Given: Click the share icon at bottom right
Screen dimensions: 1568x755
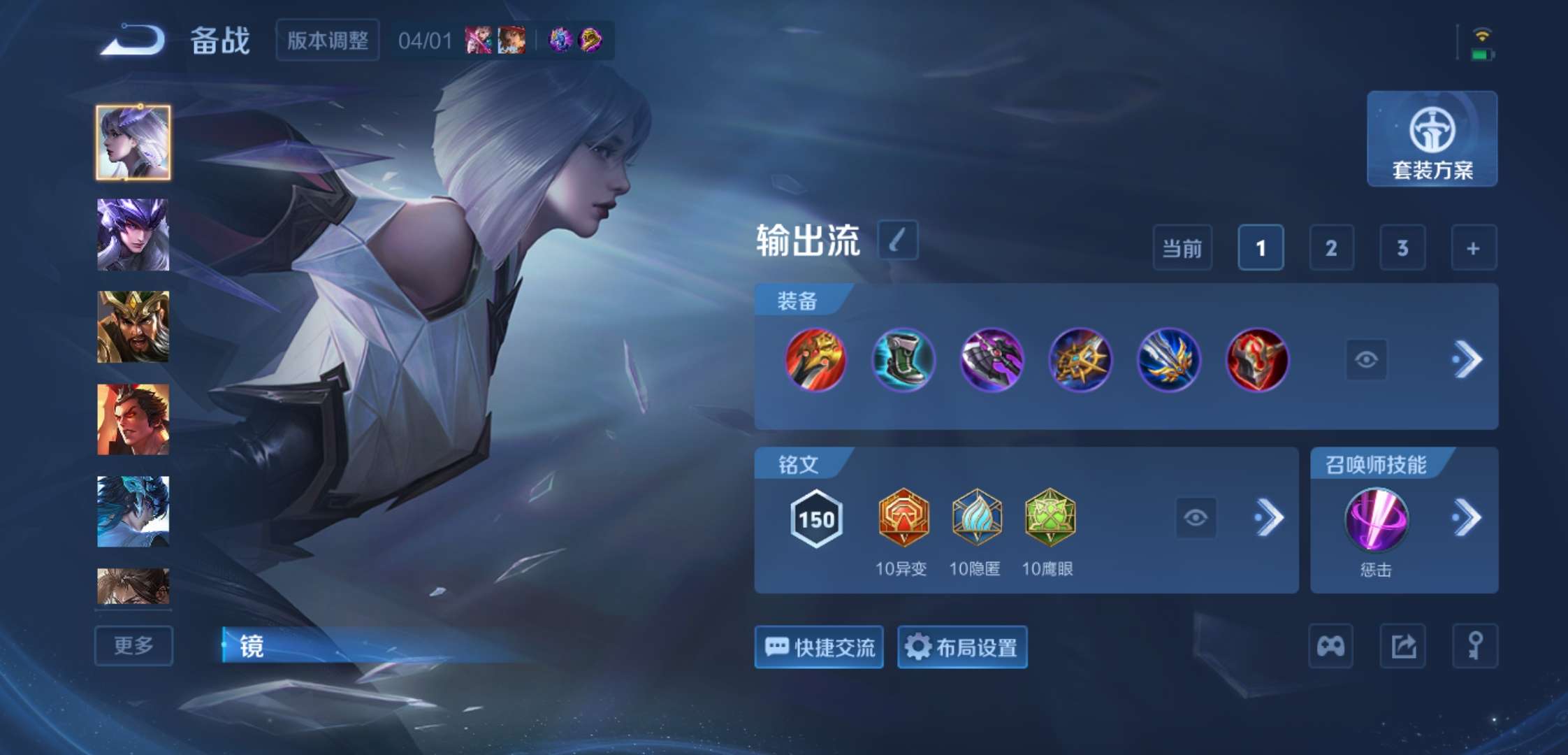Looking at the screenshot, I should (x=1402, y=645).
